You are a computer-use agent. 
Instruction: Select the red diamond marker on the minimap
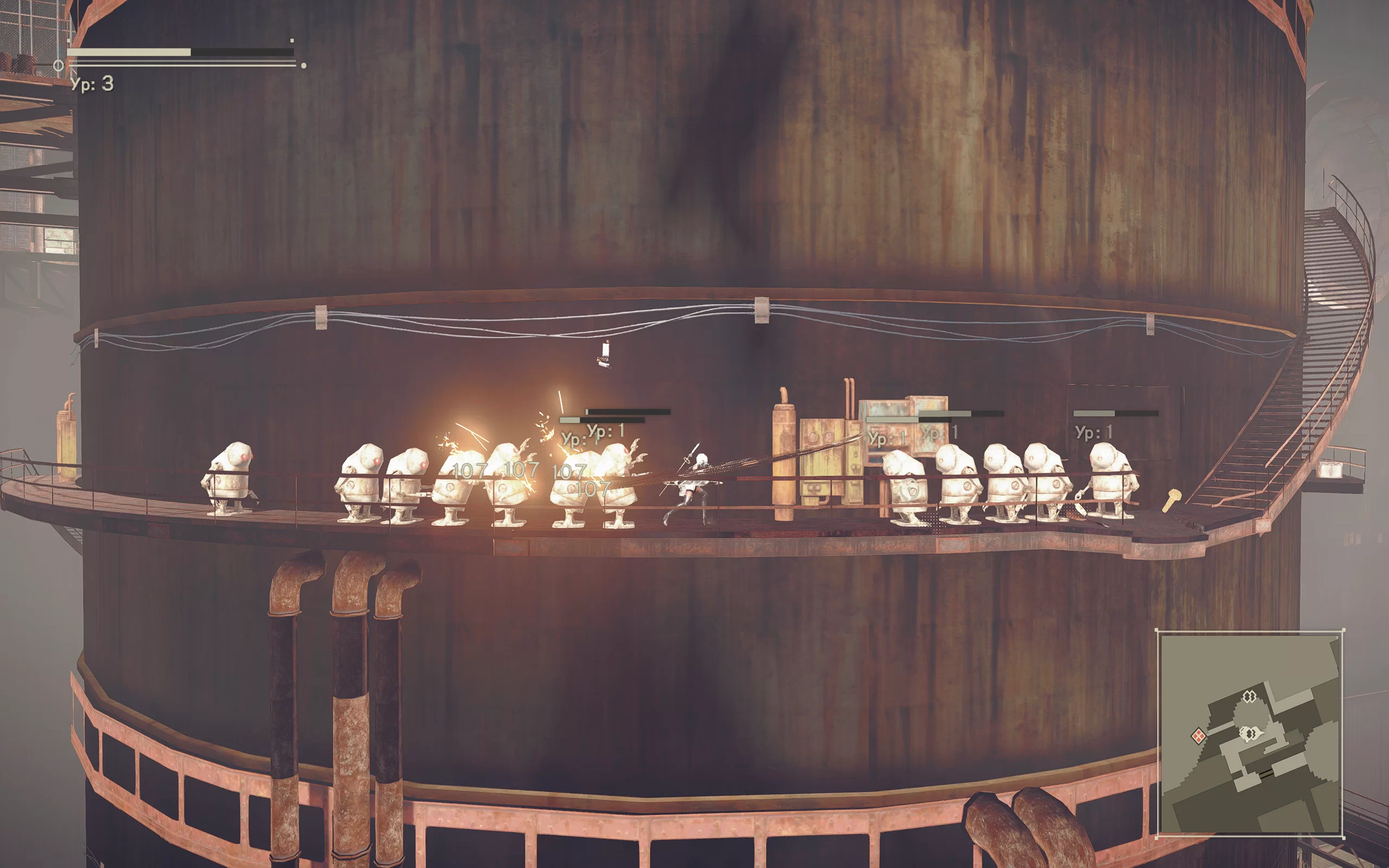pos(1198,736)
